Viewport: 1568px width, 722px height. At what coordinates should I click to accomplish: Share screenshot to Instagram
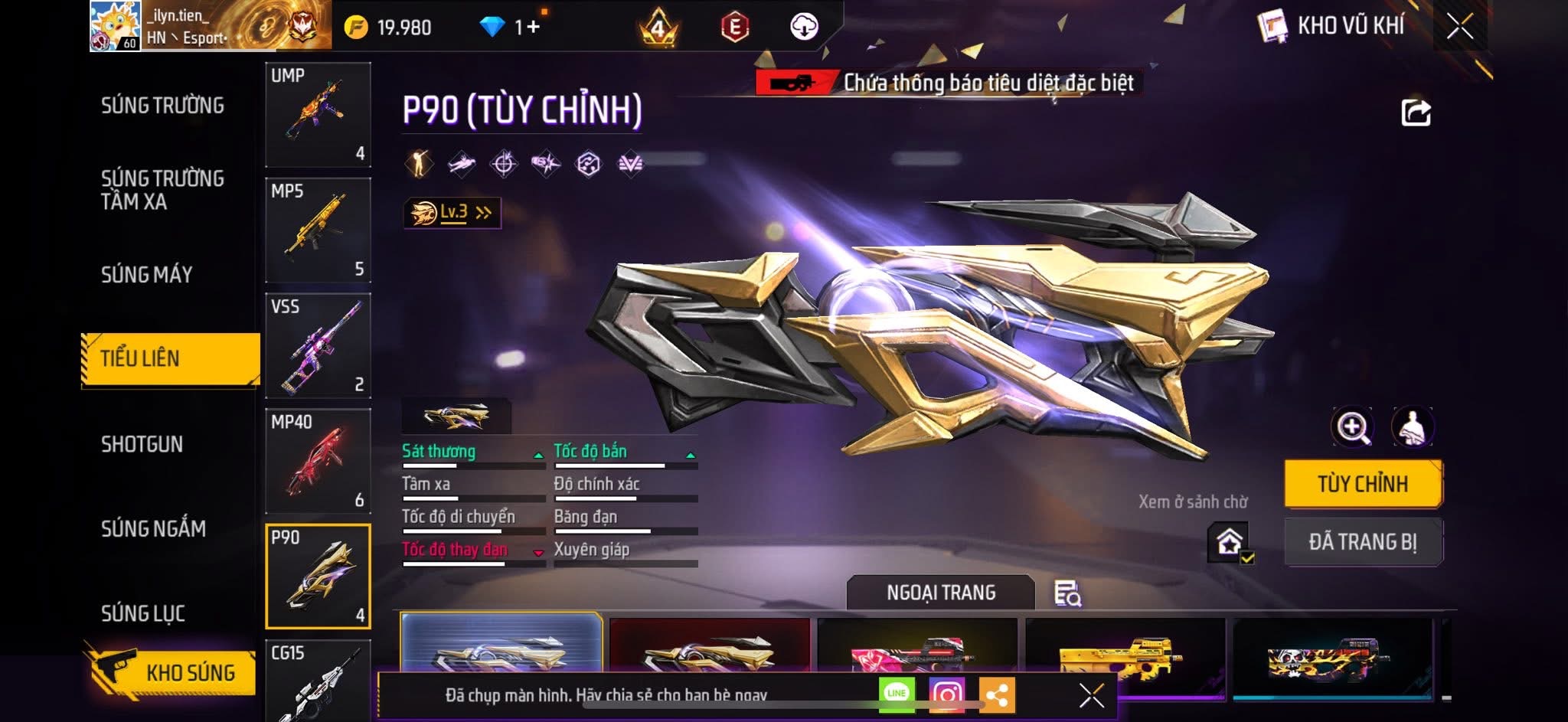pyautogui.click(x=946, y=694)
